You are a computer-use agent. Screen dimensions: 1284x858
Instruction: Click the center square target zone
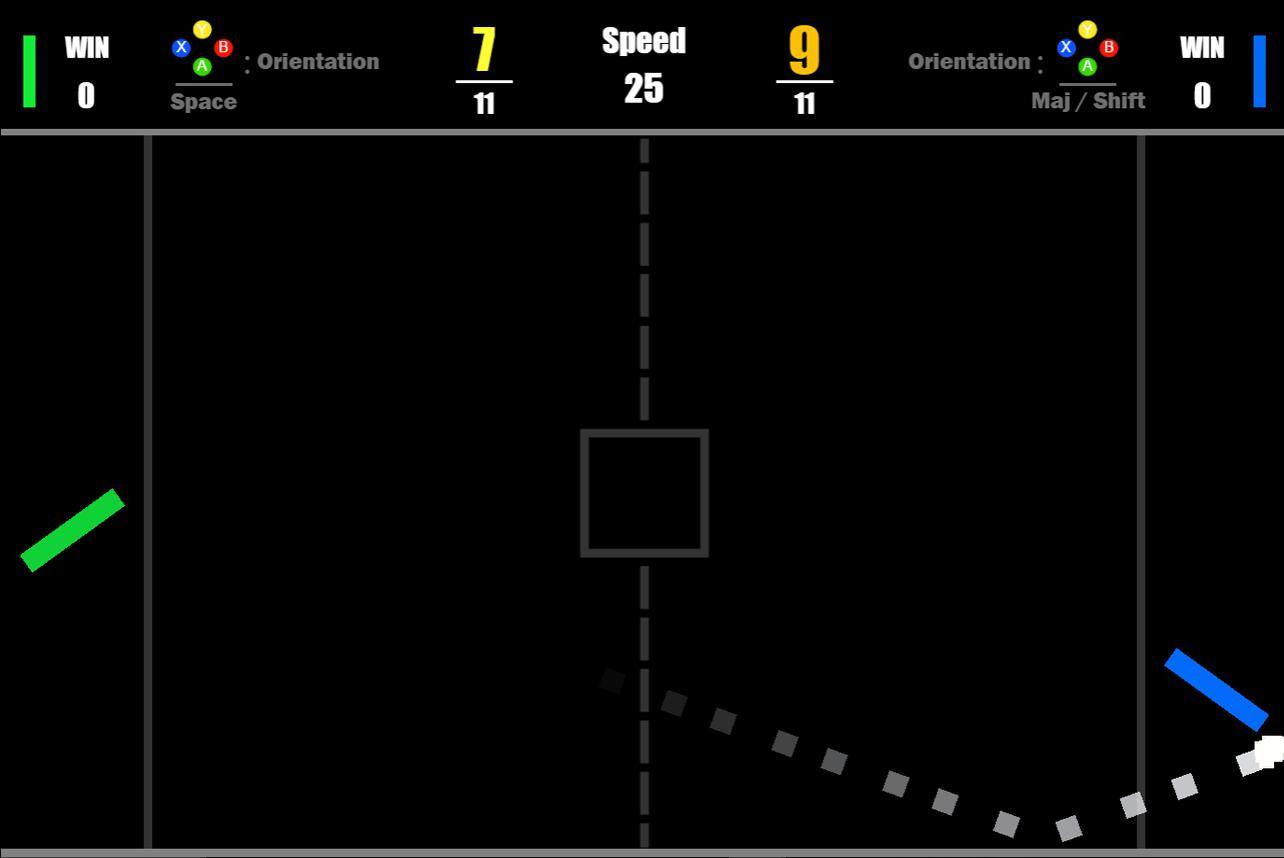pos(645,492)
